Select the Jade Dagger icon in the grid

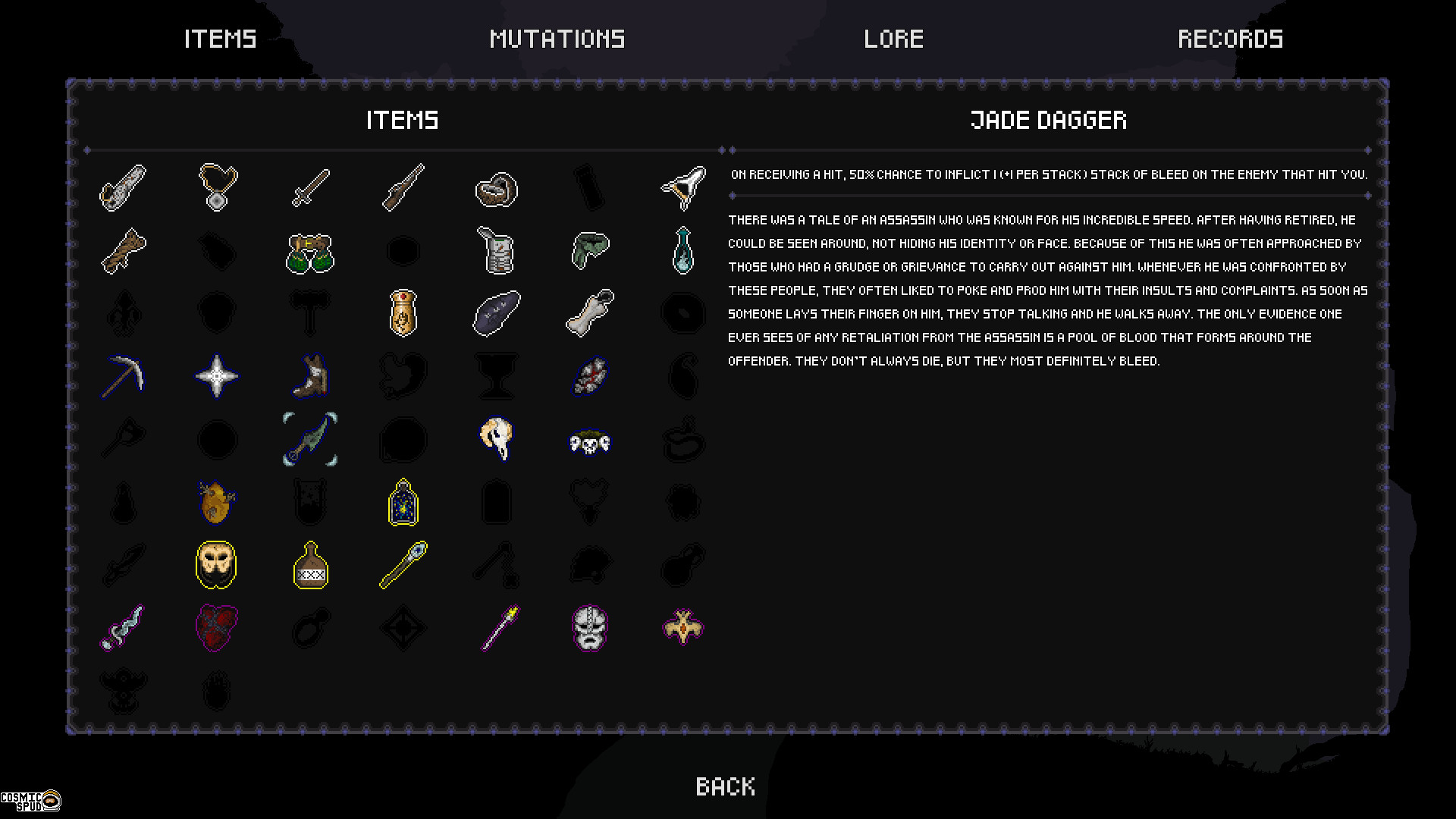tap(310, 438)
